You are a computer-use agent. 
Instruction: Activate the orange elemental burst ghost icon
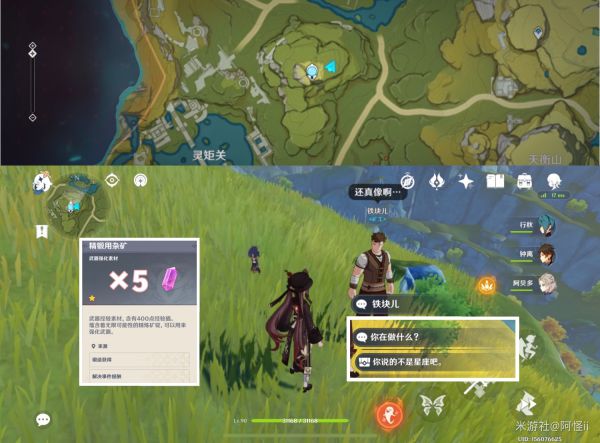click(x=389, y=412)
